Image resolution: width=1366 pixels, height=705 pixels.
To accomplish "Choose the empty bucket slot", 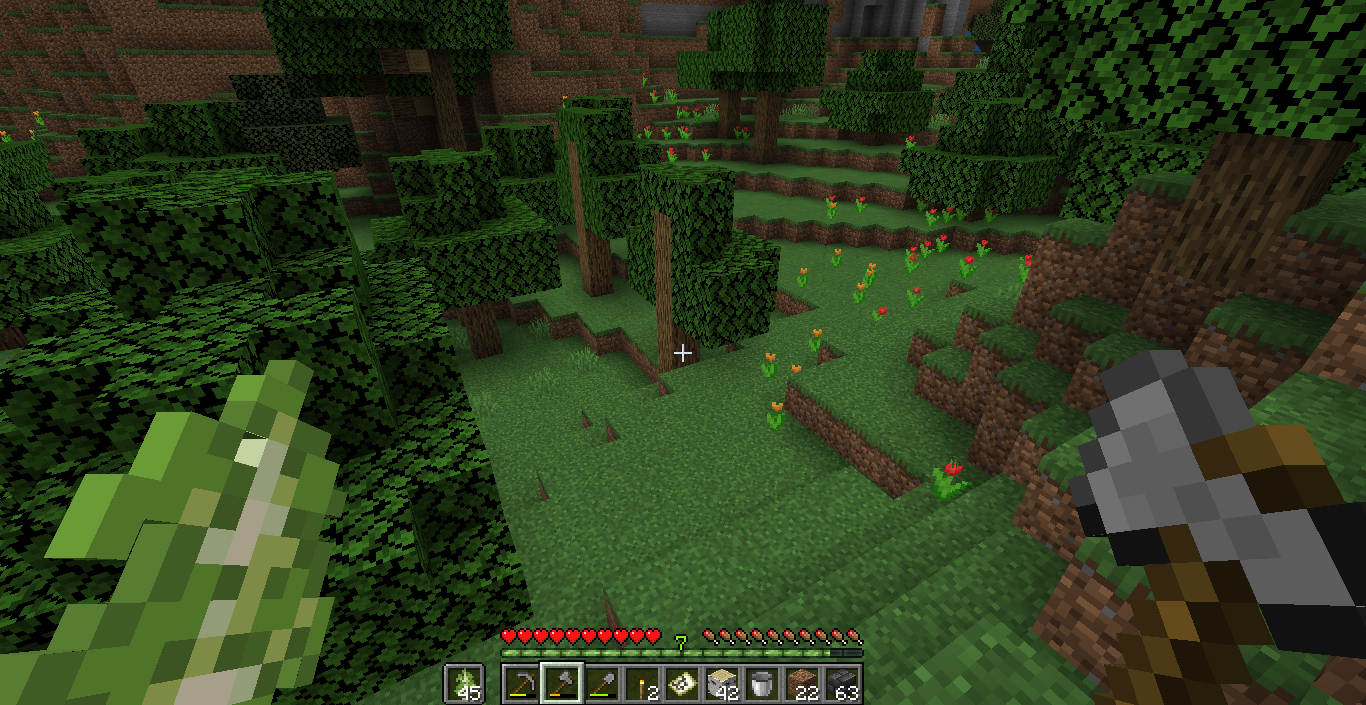I will pos(761,684).
